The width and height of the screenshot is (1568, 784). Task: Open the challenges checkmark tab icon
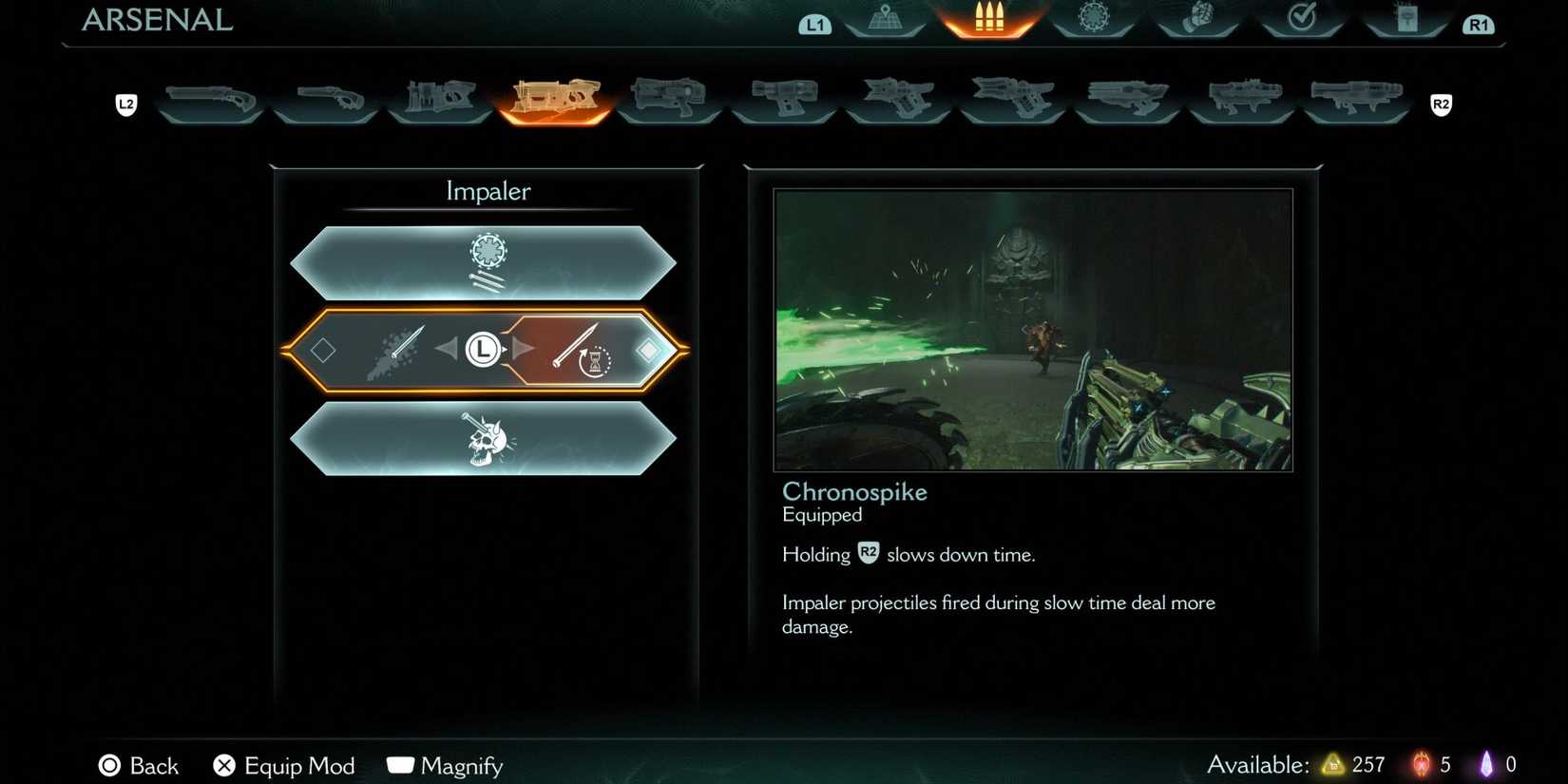(1302, 17)
